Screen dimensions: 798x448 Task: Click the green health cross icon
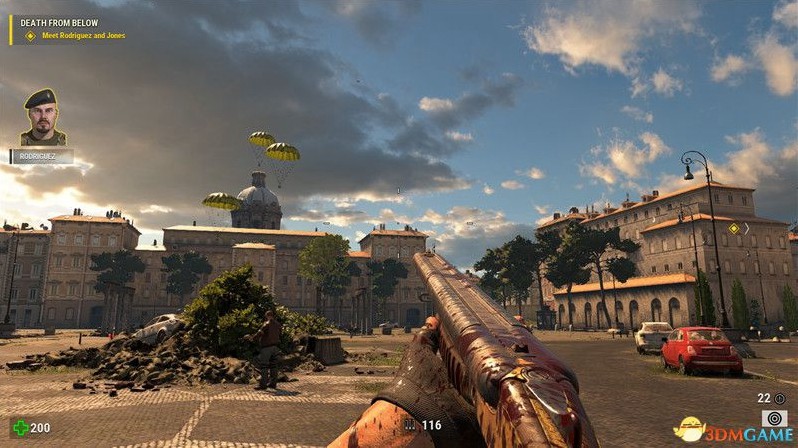pos(17,428)
